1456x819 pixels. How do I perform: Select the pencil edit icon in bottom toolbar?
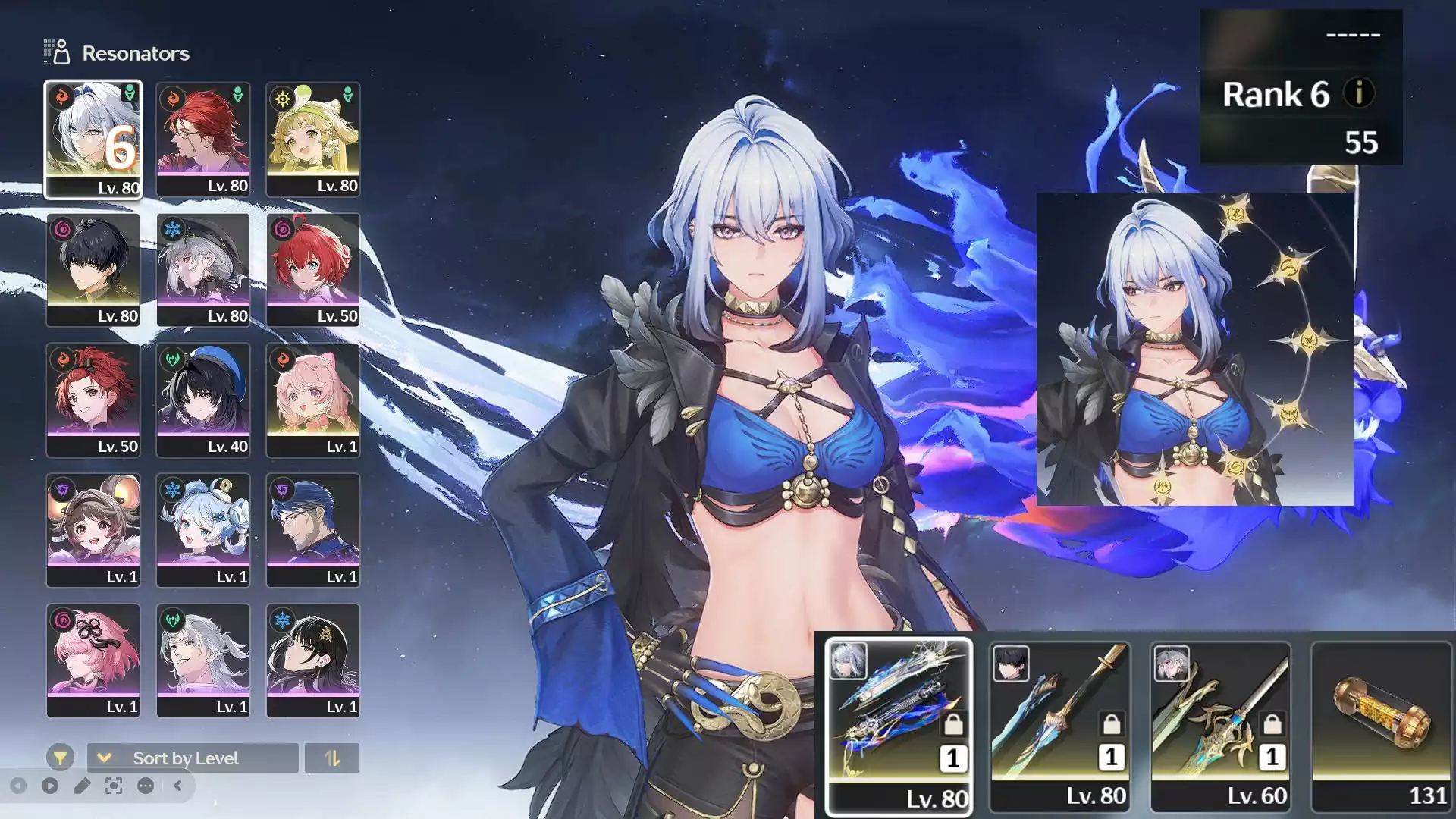pos(81,786)
